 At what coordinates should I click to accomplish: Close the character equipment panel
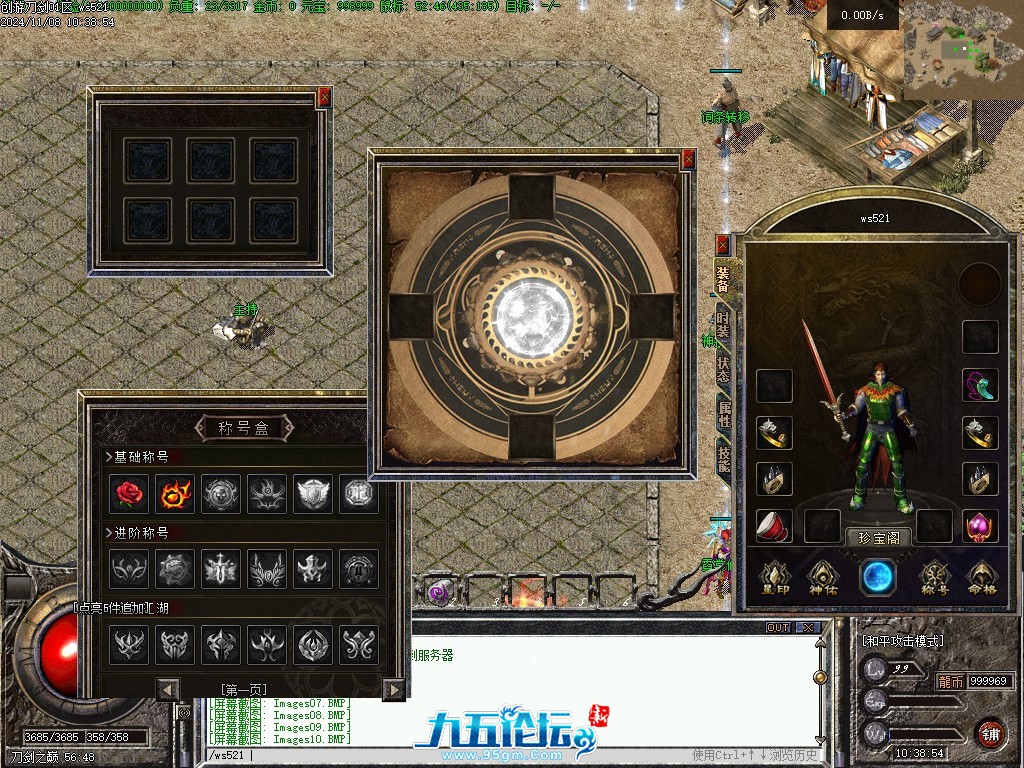pos(723,245)
